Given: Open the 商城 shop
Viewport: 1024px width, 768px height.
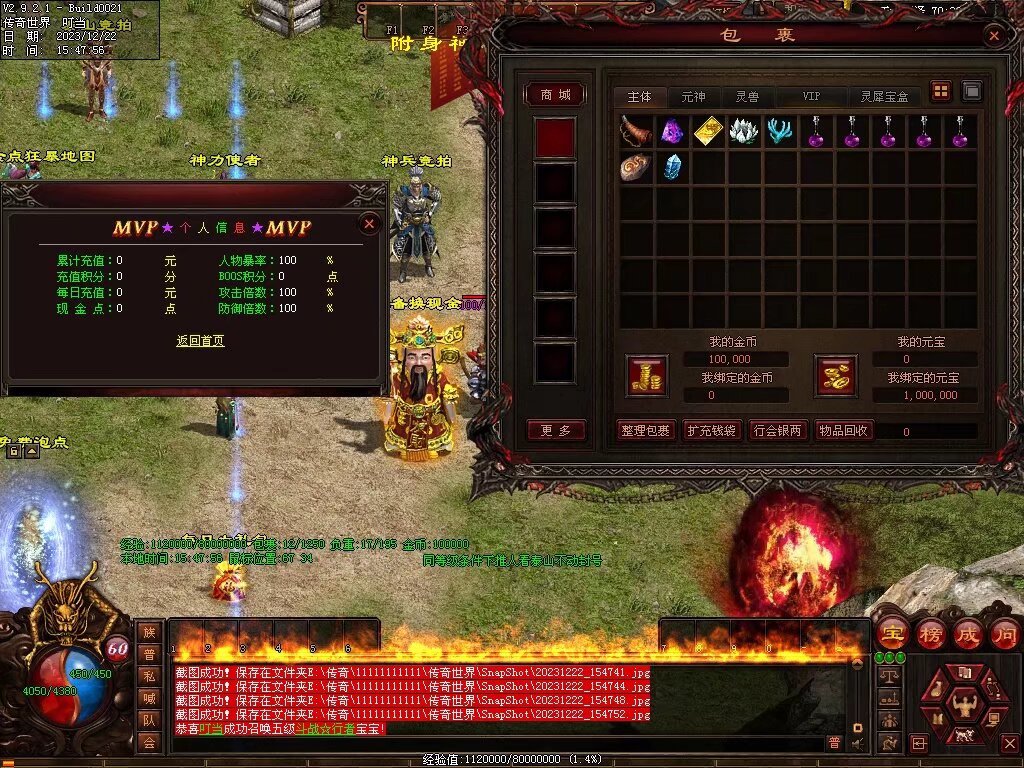Looking at the screenshot, I should click(x=556, y=94).
